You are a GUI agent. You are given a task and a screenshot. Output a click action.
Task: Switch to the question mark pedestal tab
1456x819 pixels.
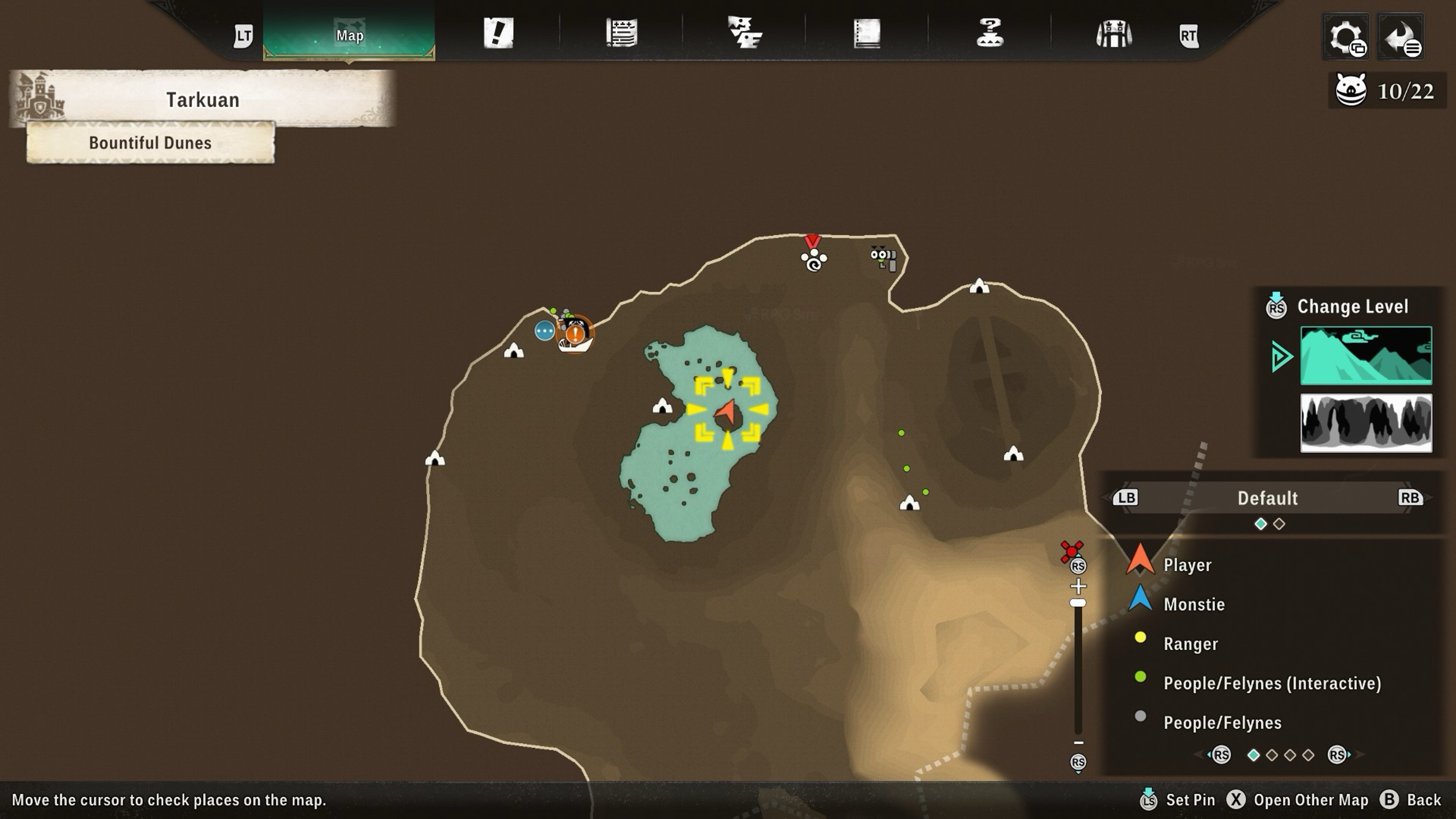(990, 33)
